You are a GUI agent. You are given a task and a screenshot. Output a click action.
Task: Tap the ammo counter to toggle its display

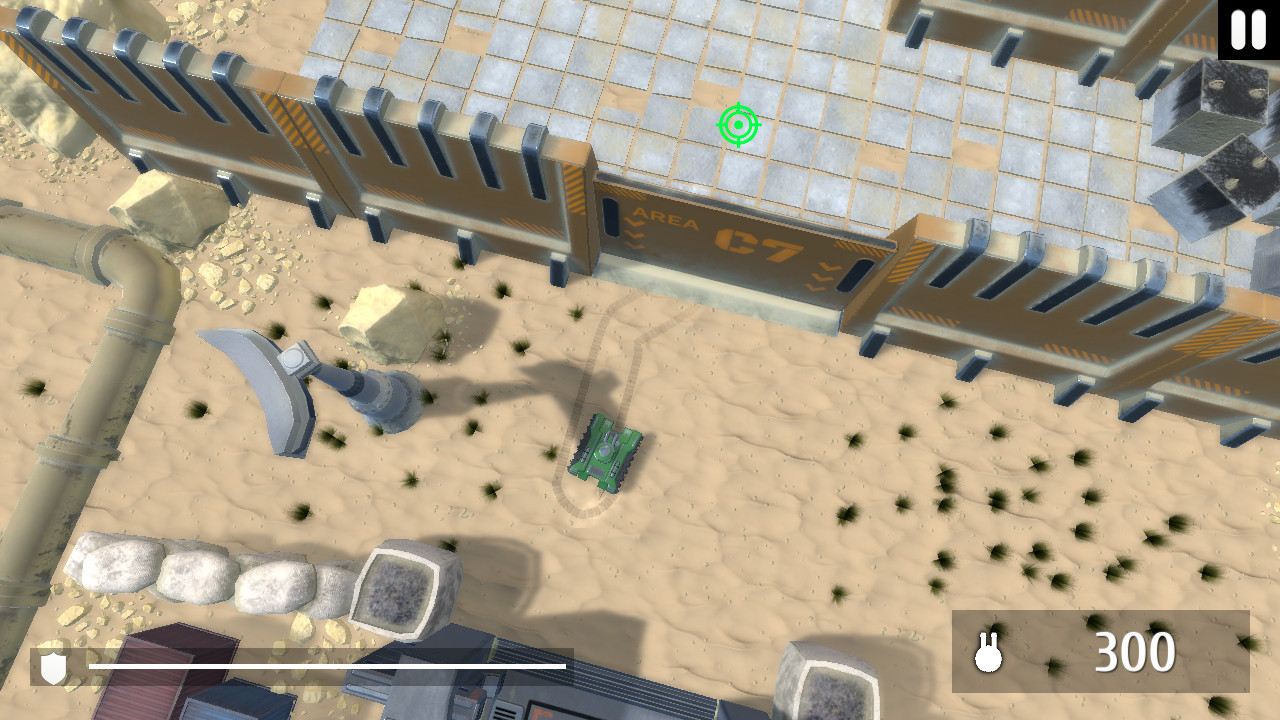pos(1135,652)
